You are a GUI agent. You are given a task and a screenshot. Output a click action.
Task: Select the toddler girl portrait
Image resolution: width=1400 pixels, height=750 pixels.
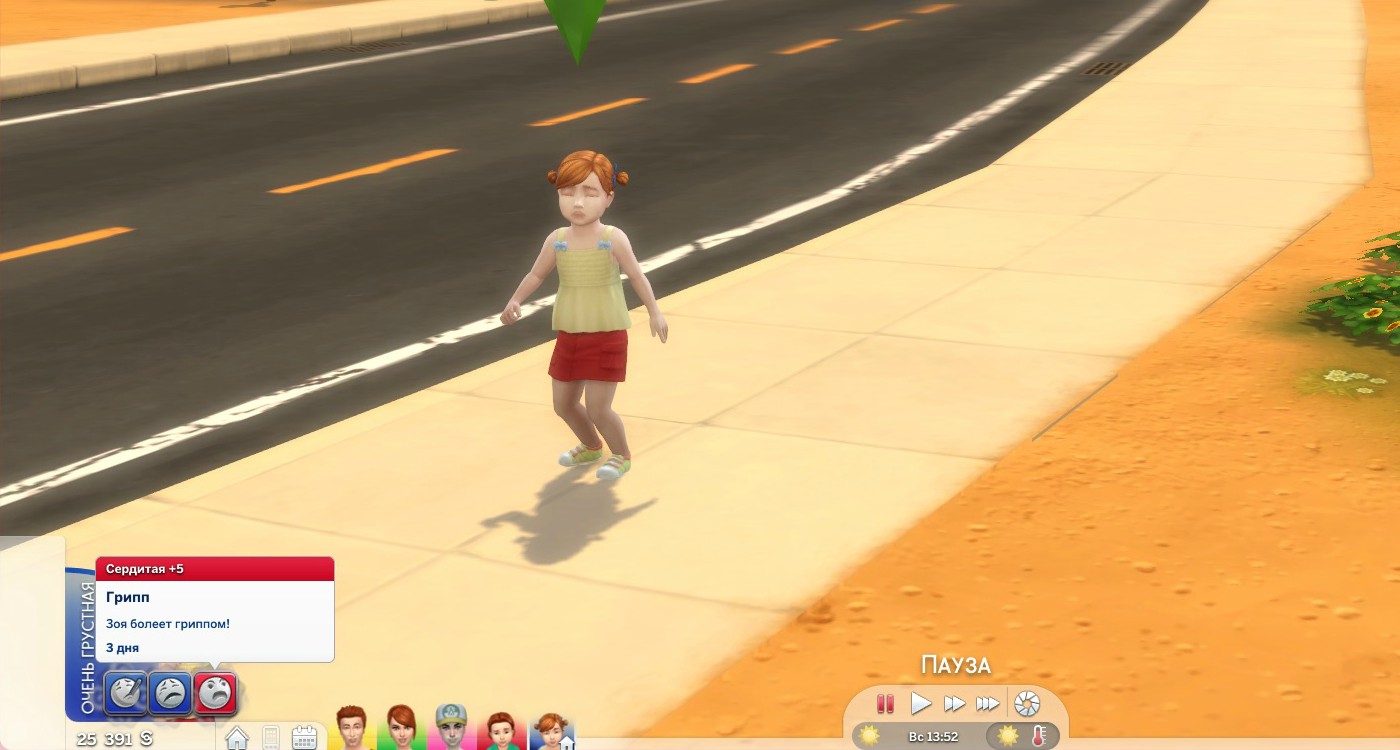[x=551, y=730]
